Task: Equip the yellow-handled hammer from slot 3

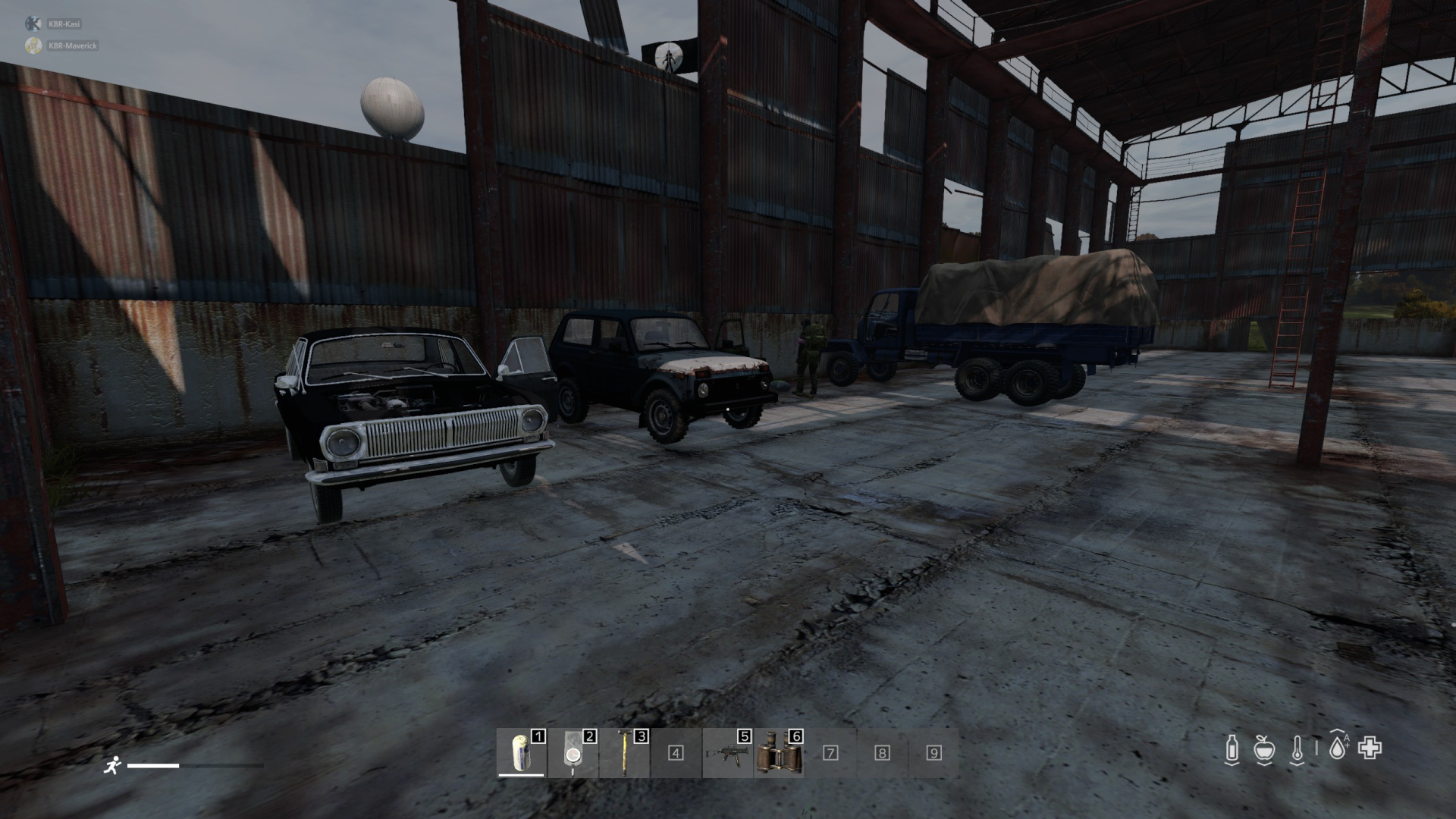Action: click(624, 753)
